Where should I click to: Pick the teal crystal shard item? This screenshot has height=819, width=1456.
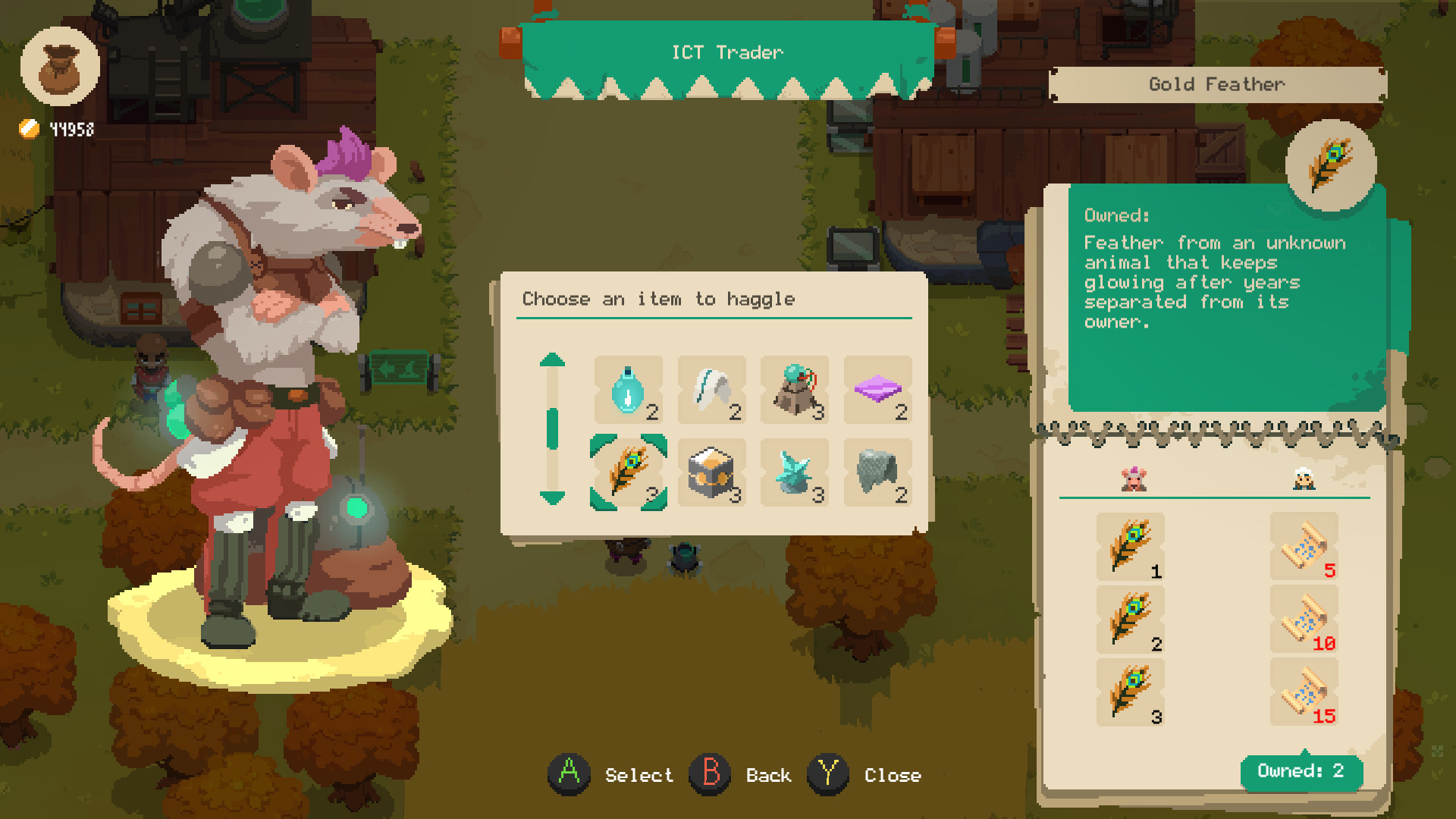pyautogui.click(x=795, y=472)
